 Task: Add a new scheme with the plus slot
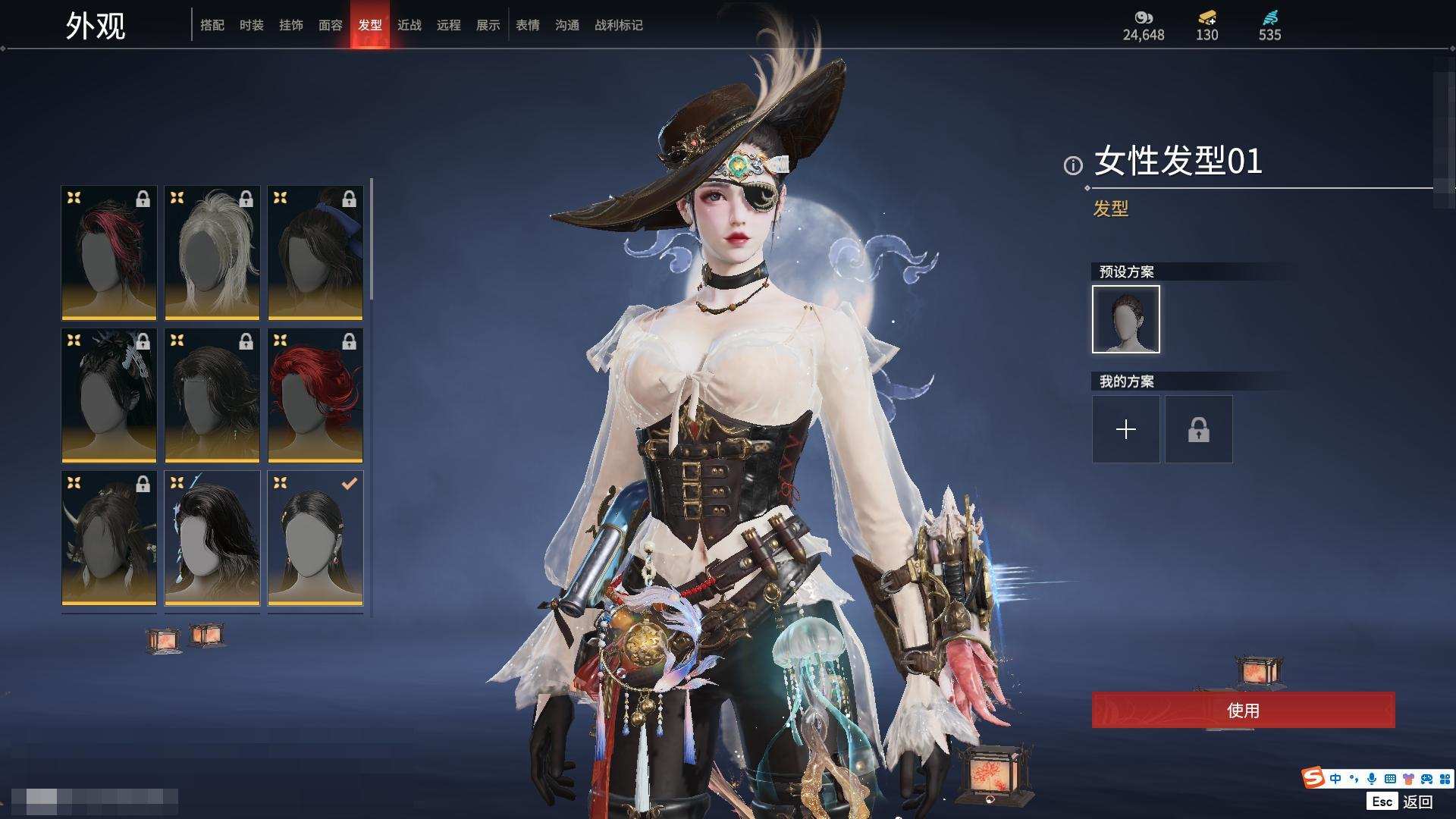click(1126, 429)
